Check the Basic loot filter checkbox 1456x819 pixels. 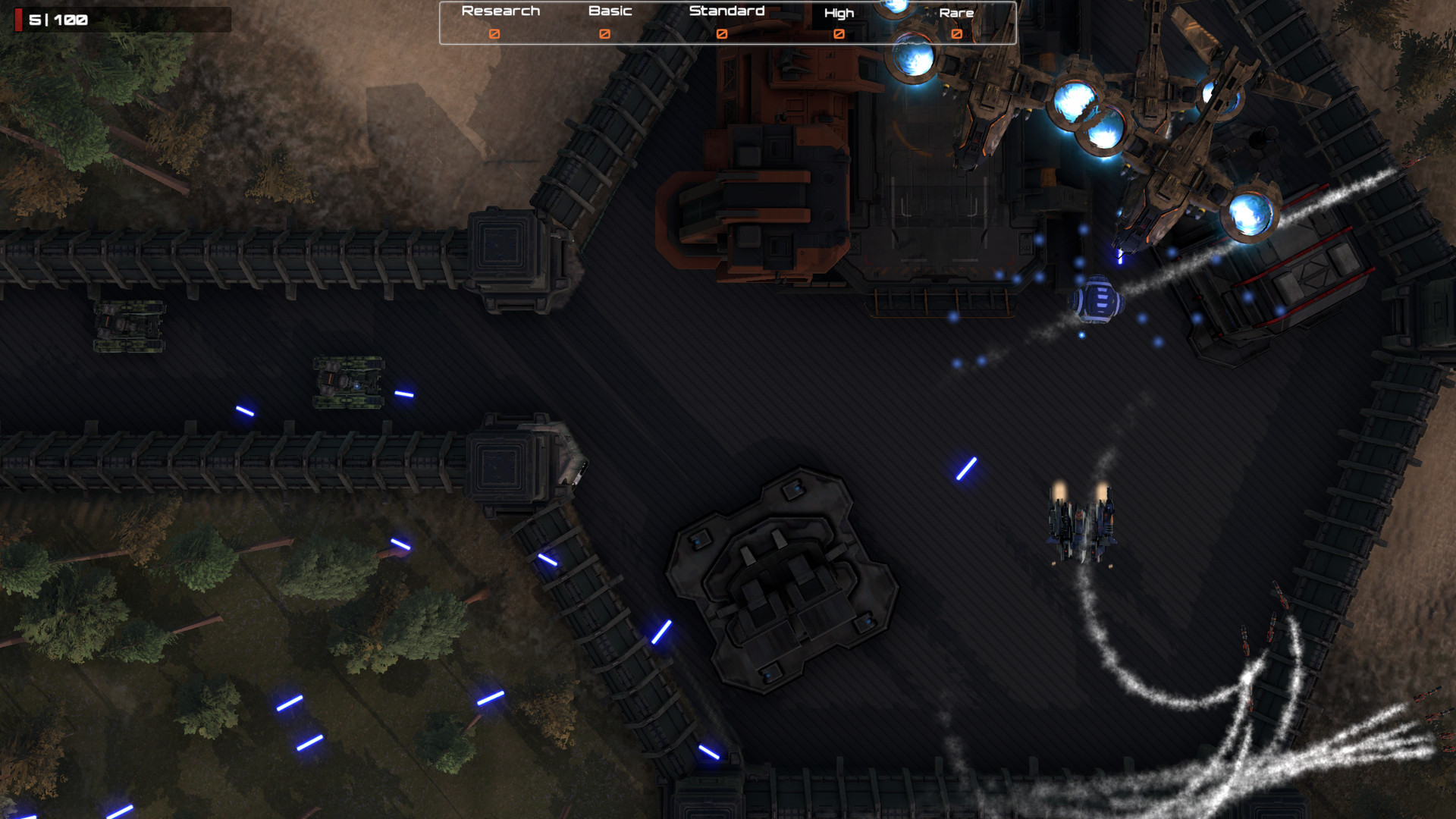(x=605, y=33)
